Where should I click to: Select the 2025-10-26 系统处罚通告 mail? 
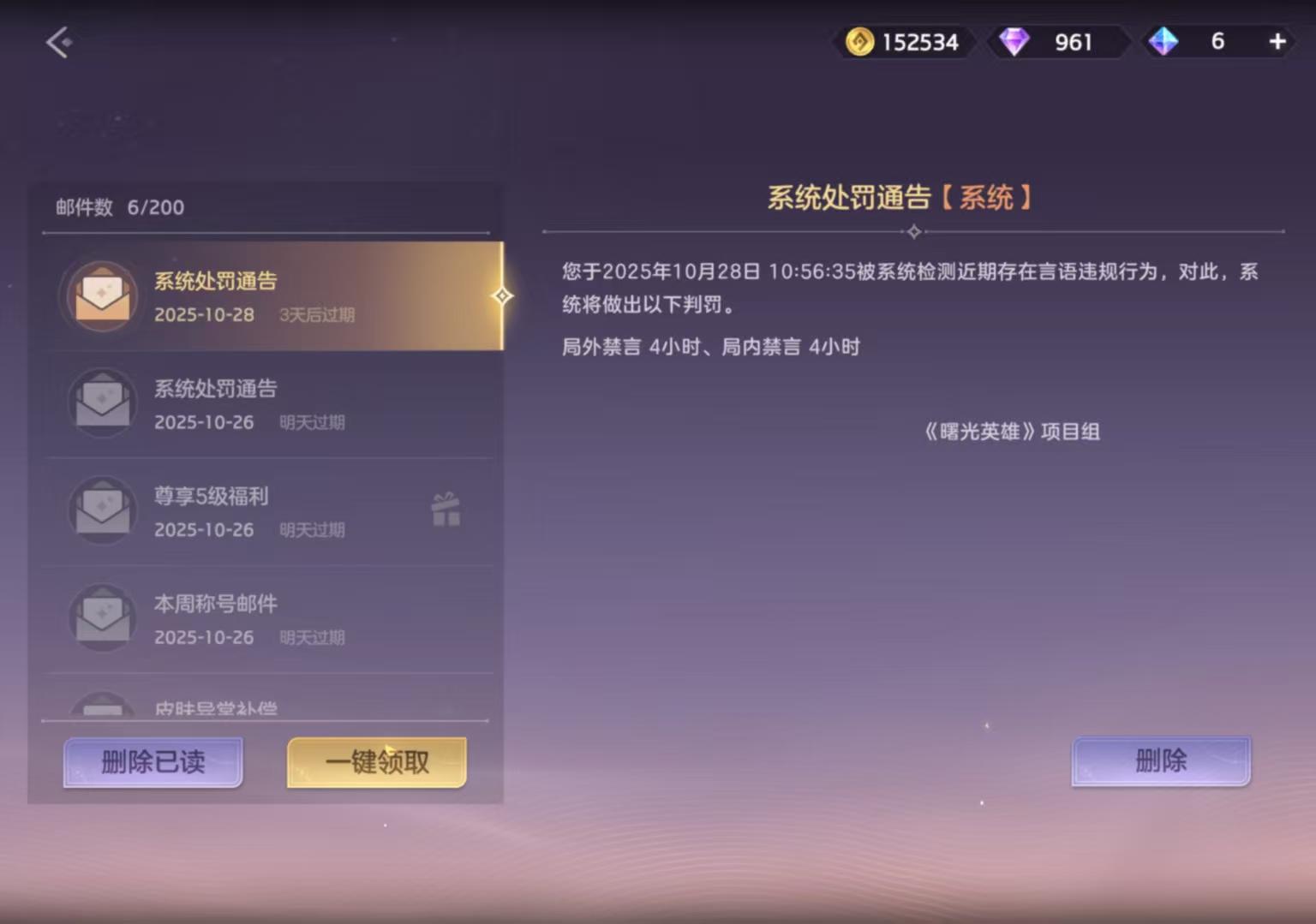[266, 403]
